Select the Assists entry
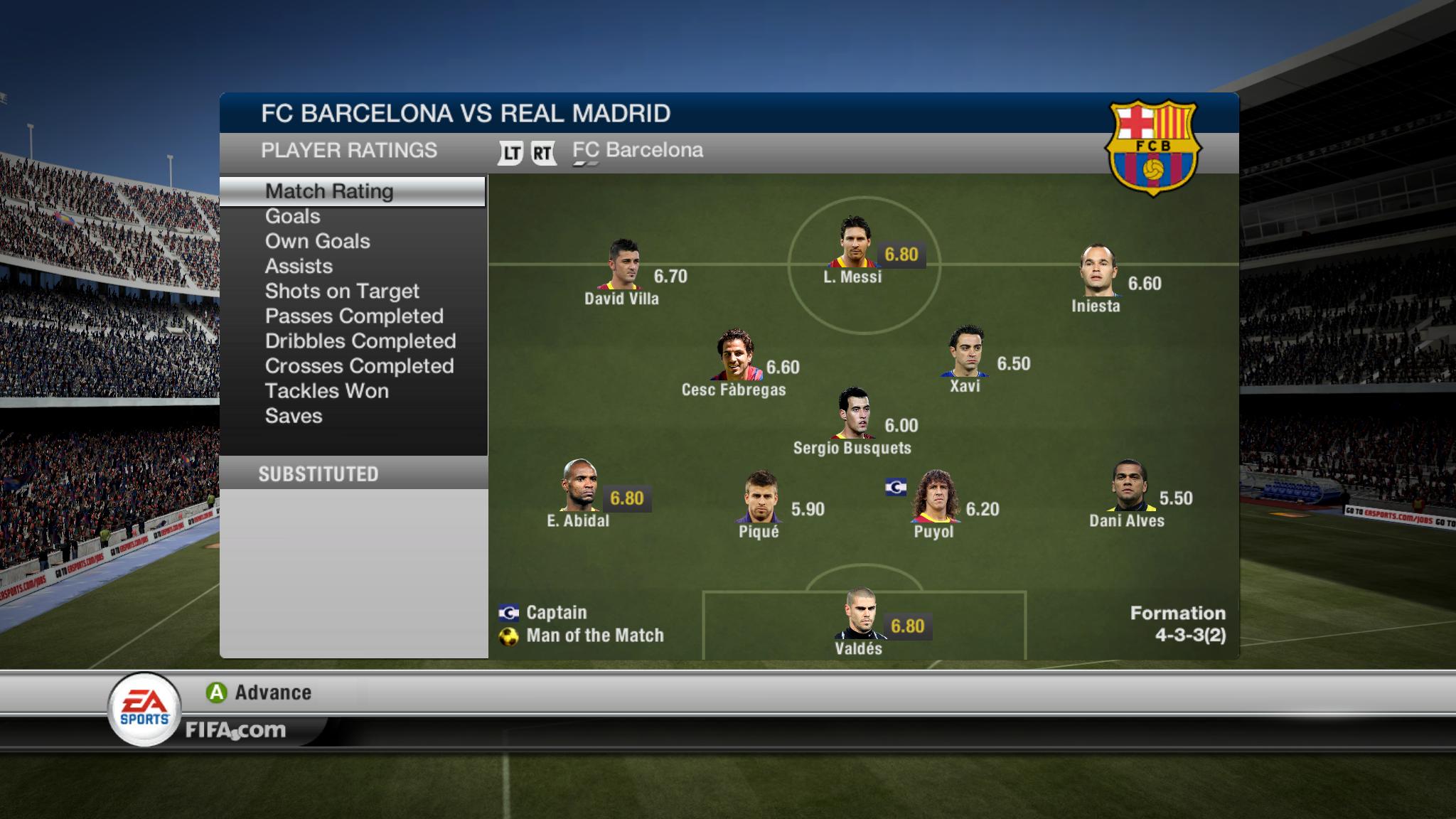This screenshot has height=819, width=1456. click(x=299, y=266)
